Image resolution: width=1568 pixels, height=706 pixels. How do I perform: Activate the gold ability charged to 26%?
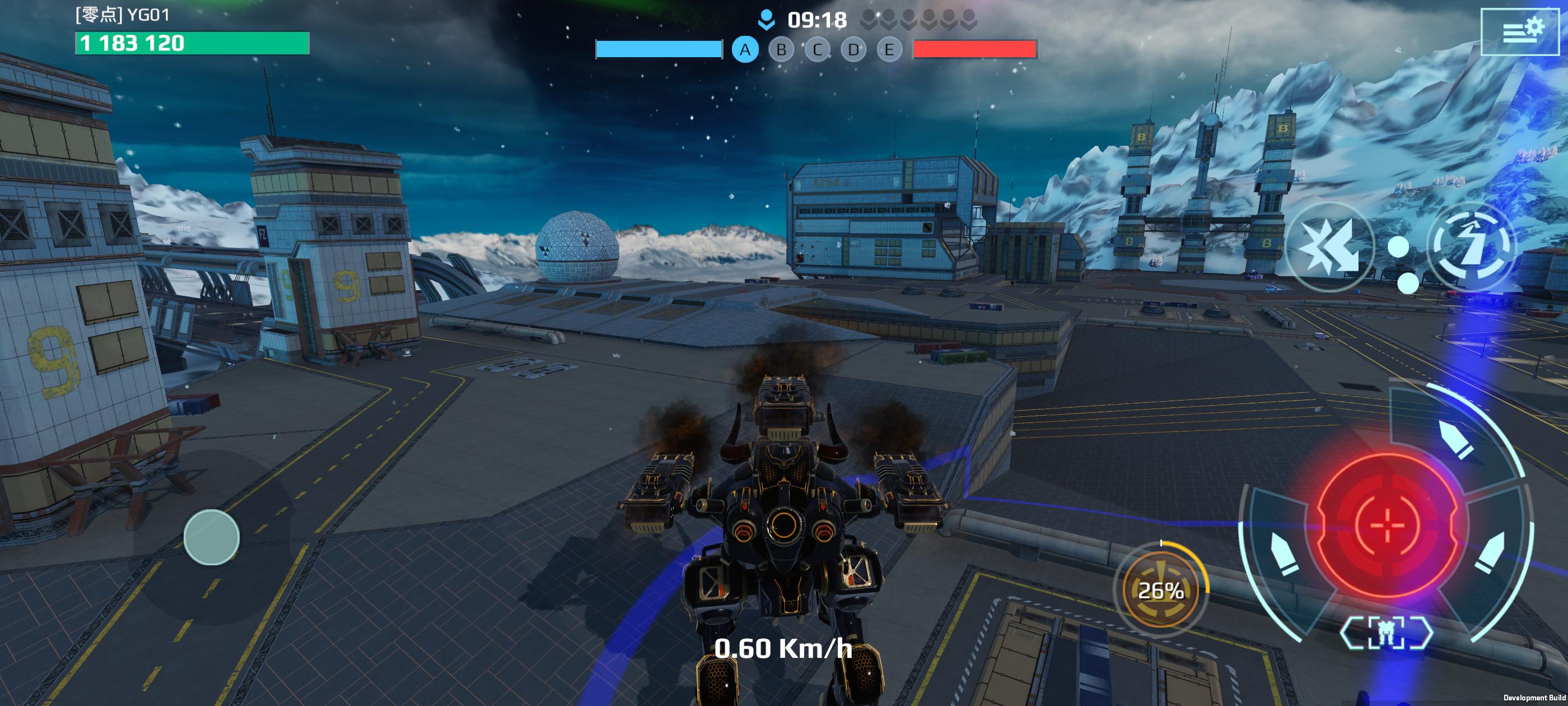[x=1160, y=589]
